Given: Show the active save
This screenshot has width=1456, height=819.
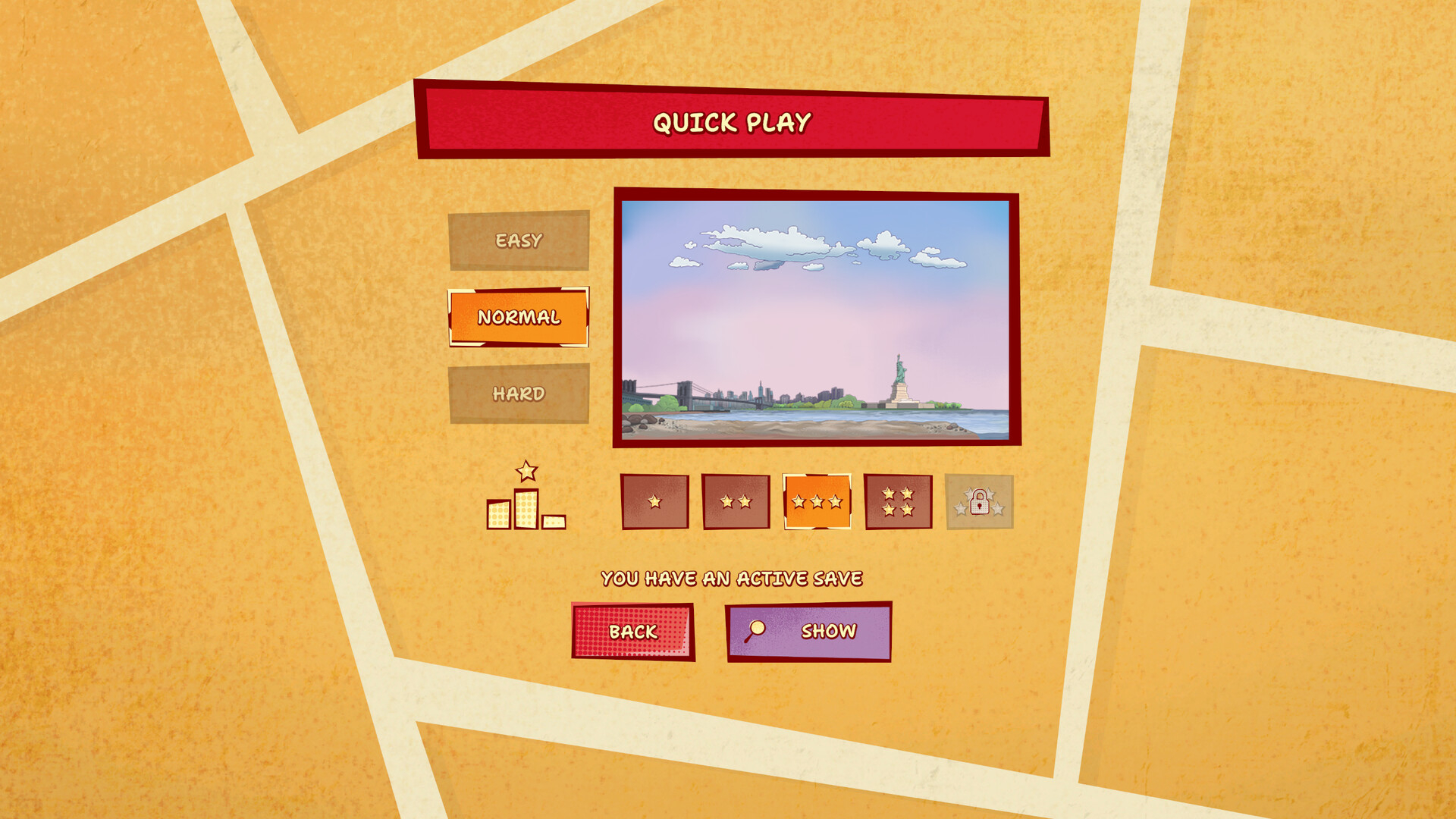Looking at the screenshot, I should (x=808, y=632).
